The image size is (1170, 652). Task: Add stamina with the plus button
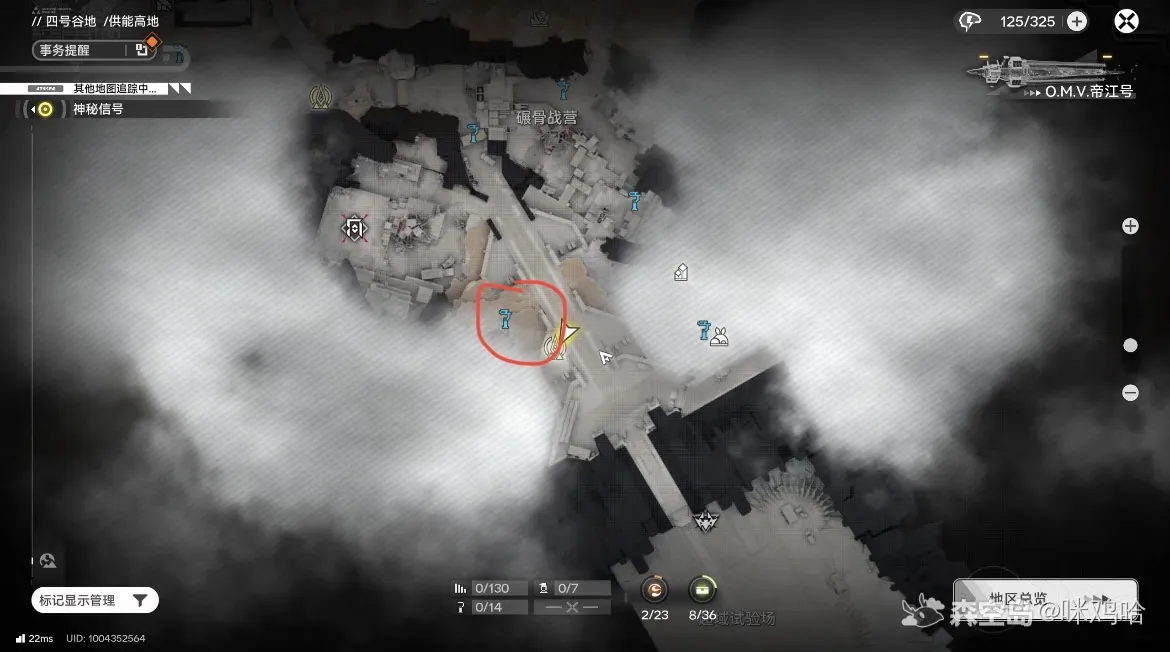click(1077, 21)
